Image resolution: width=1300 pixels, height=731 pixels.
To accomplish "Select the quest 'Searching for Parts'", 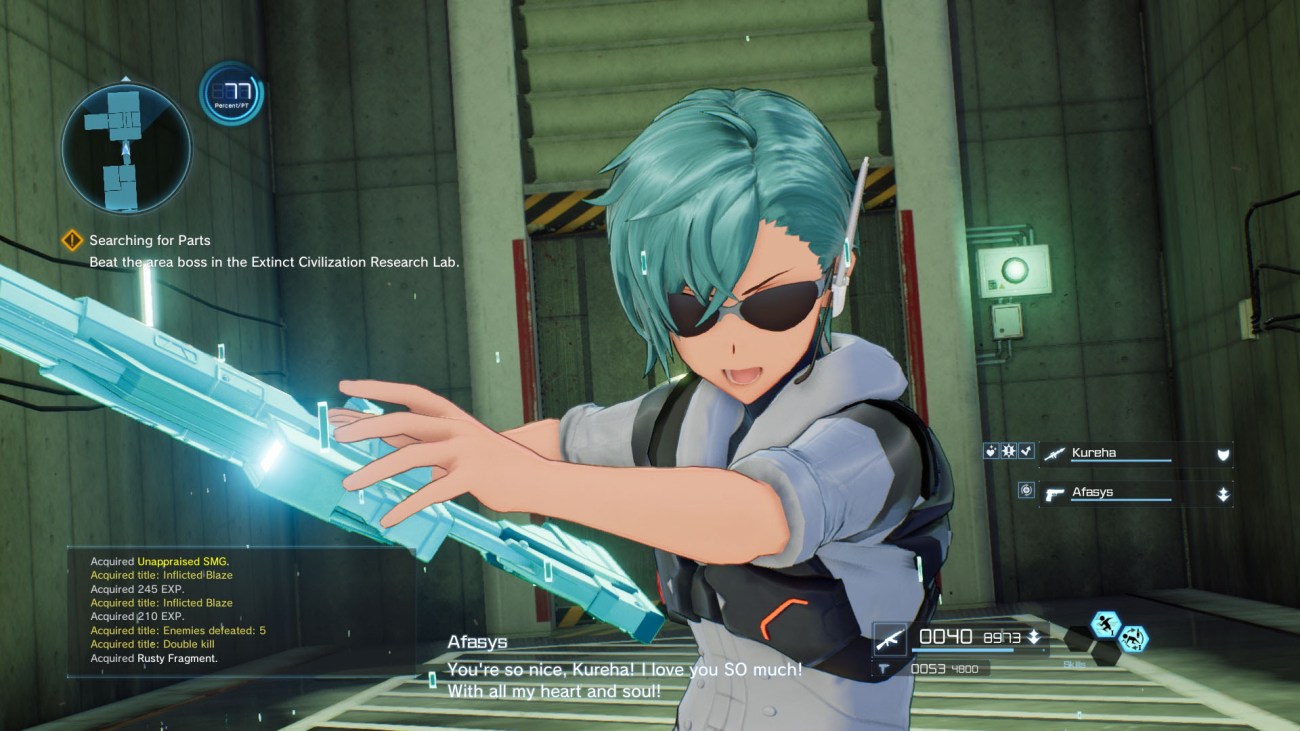I will point(150,240).
